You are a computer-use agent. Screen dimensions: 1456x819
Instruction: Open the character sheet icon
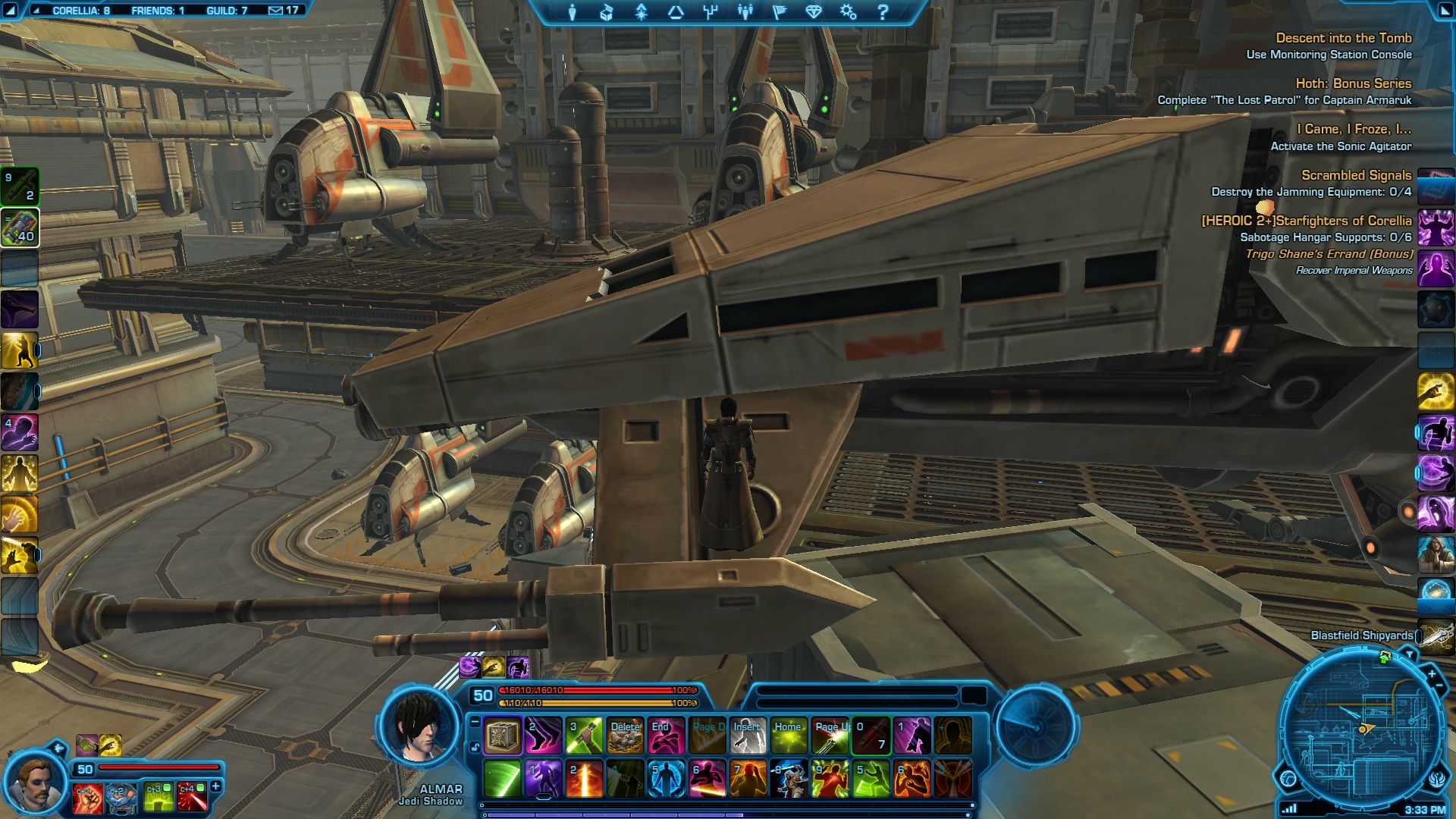[573, 12]
